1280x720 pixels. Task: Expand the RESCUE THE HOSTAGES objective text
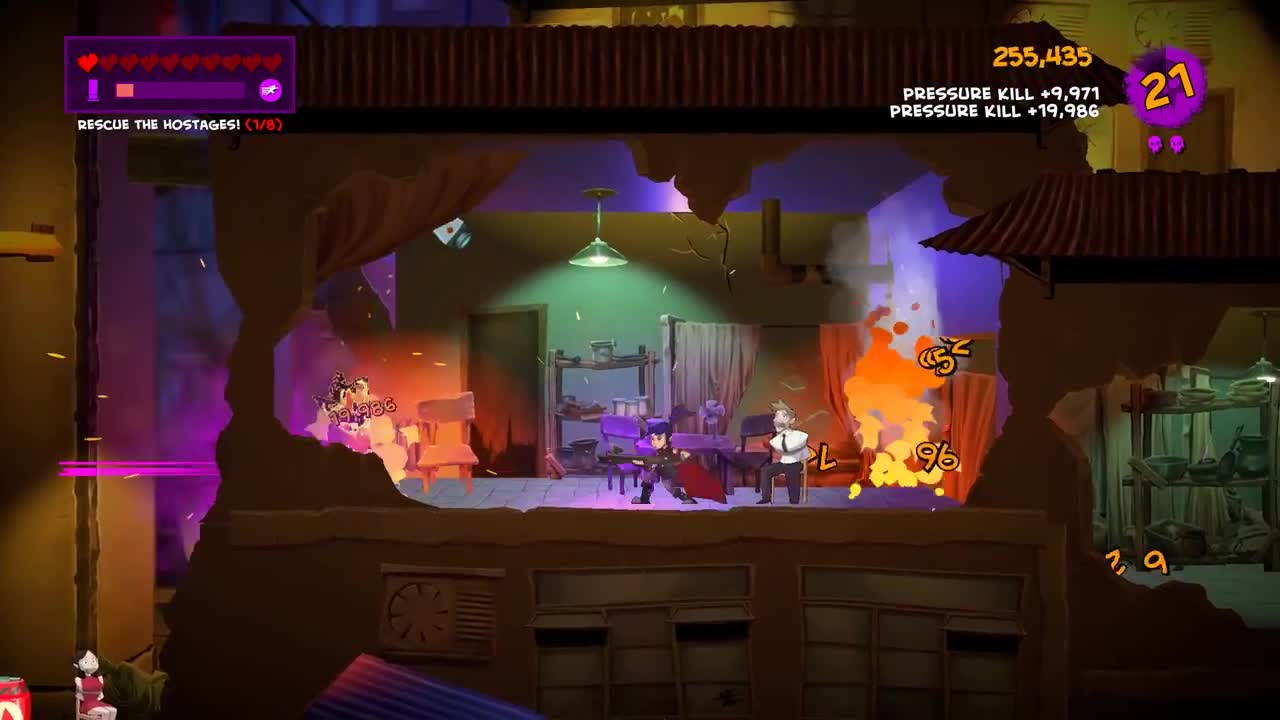coord(160,123)
